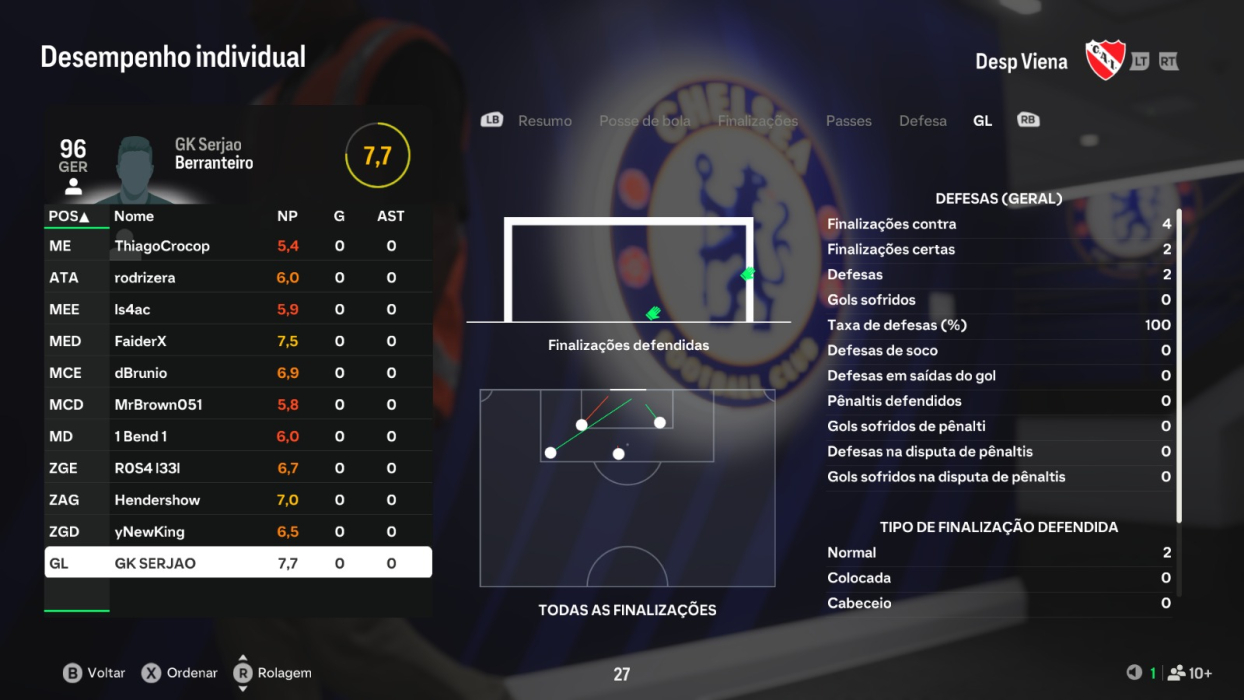The width and height of the screenshot is (1244, 700).
Task: Sort the list by NP rating header
Action: [x=287, y=216]
